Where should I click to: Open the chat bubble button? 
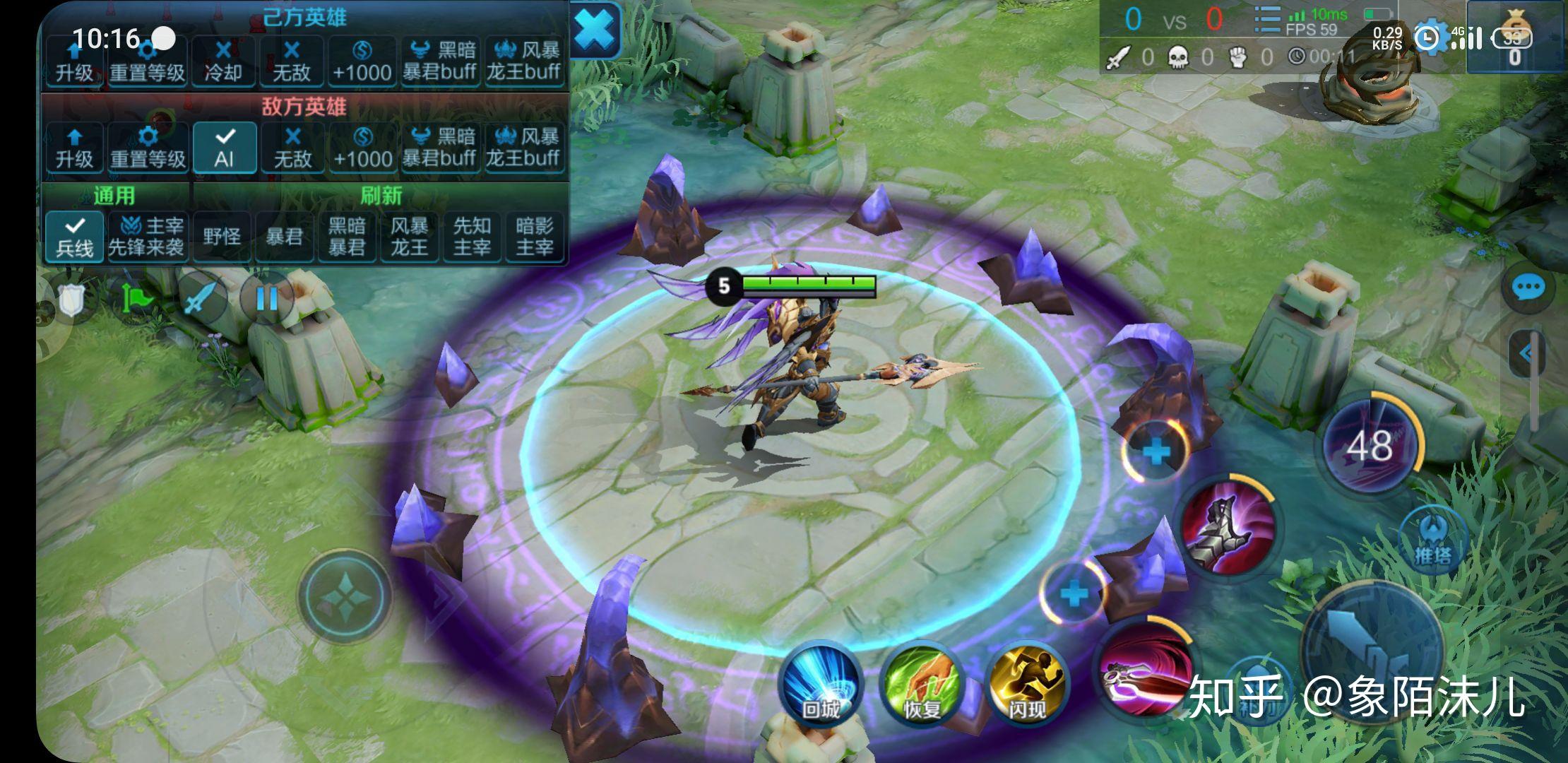tap(1528, 288)
